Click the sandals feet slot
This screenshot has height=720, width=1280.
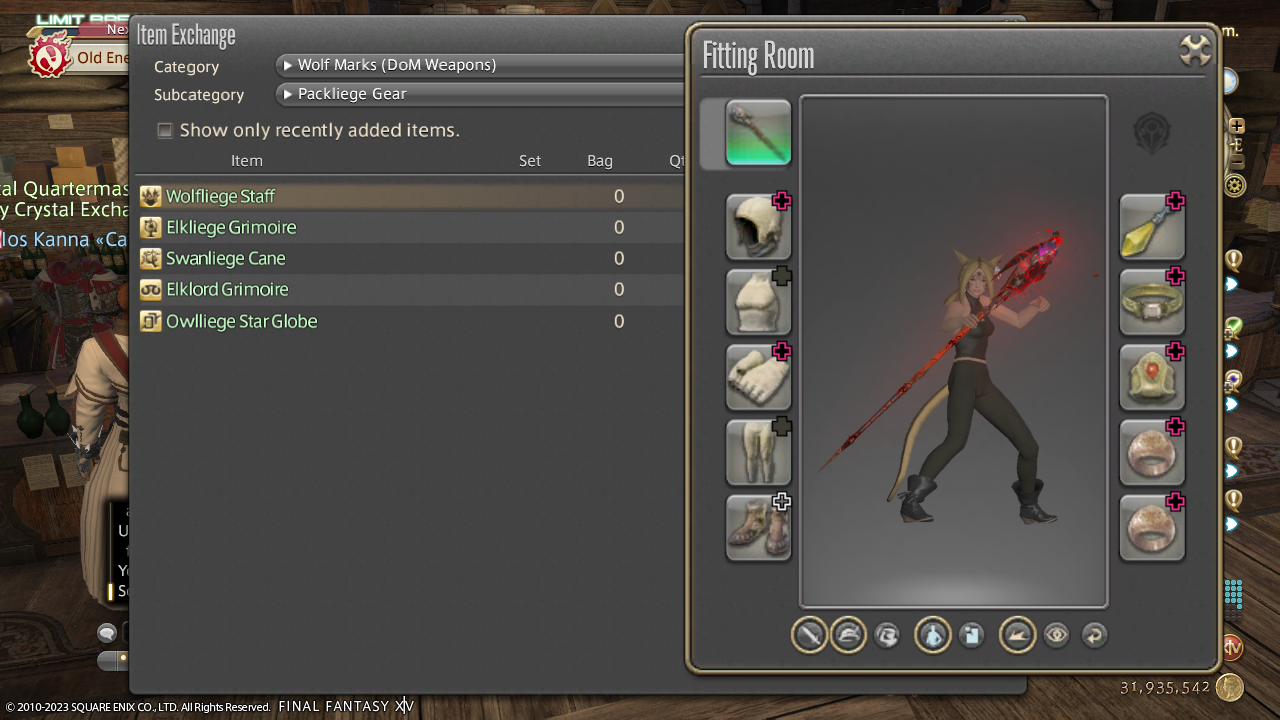tap(758, 527)
